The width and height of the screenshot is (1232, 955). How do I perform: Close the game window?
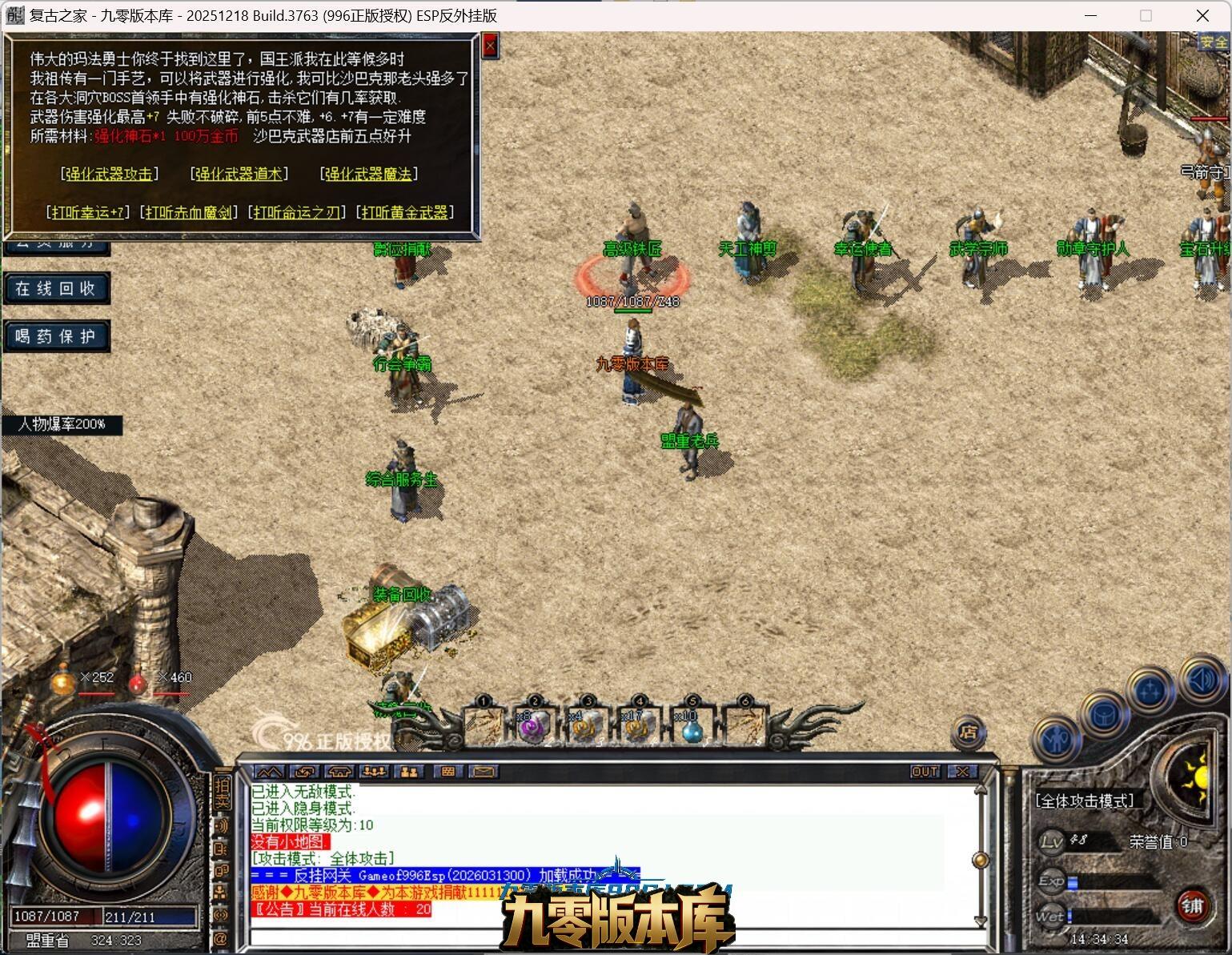(x=1202, y=15)
